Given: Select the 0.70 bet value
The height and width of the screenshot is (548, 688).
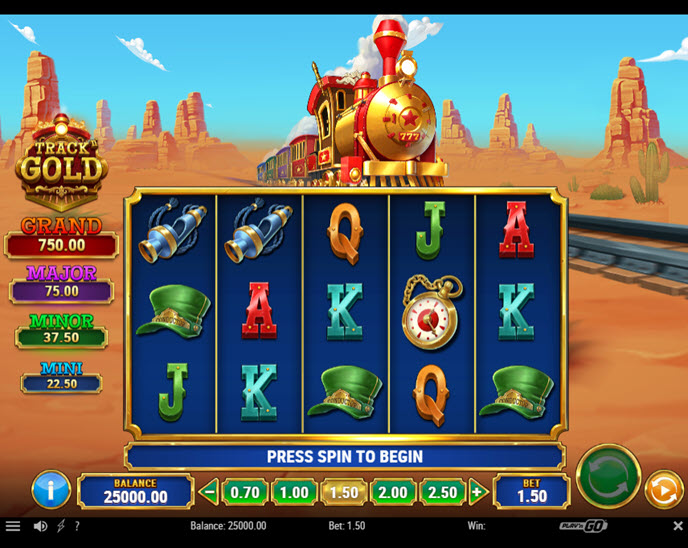Looking at the screenshot, I should [244, 492].
